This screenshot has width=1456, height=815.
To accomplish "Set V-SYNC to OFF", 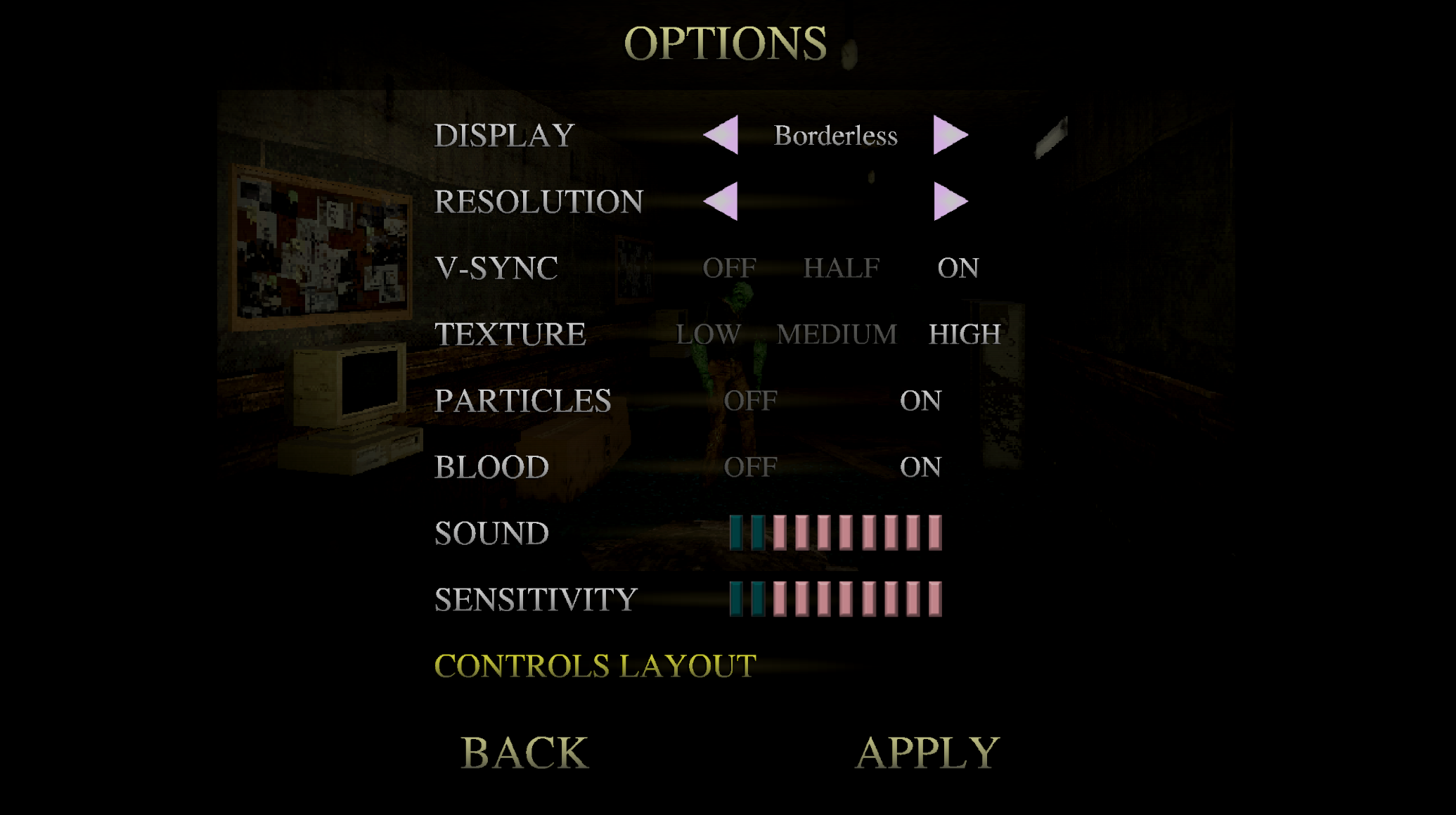I will pyautogui.click(x=730, y=268).
